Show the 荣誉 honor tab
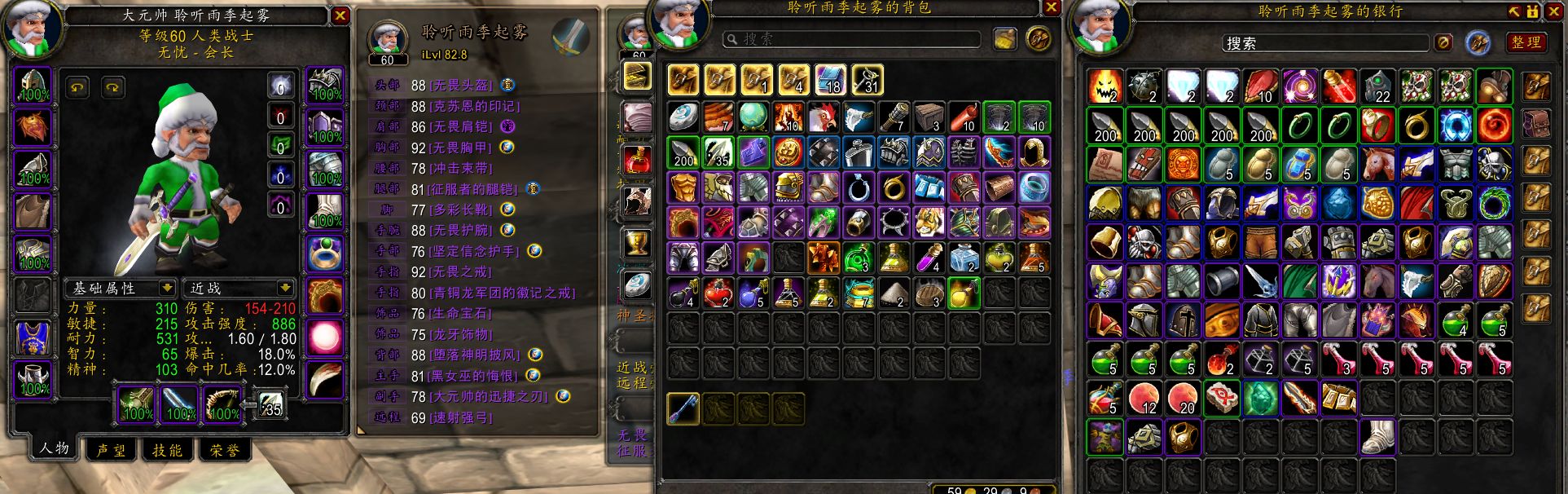The width and height of the screenshot is (1568, 494). (224, 450)
